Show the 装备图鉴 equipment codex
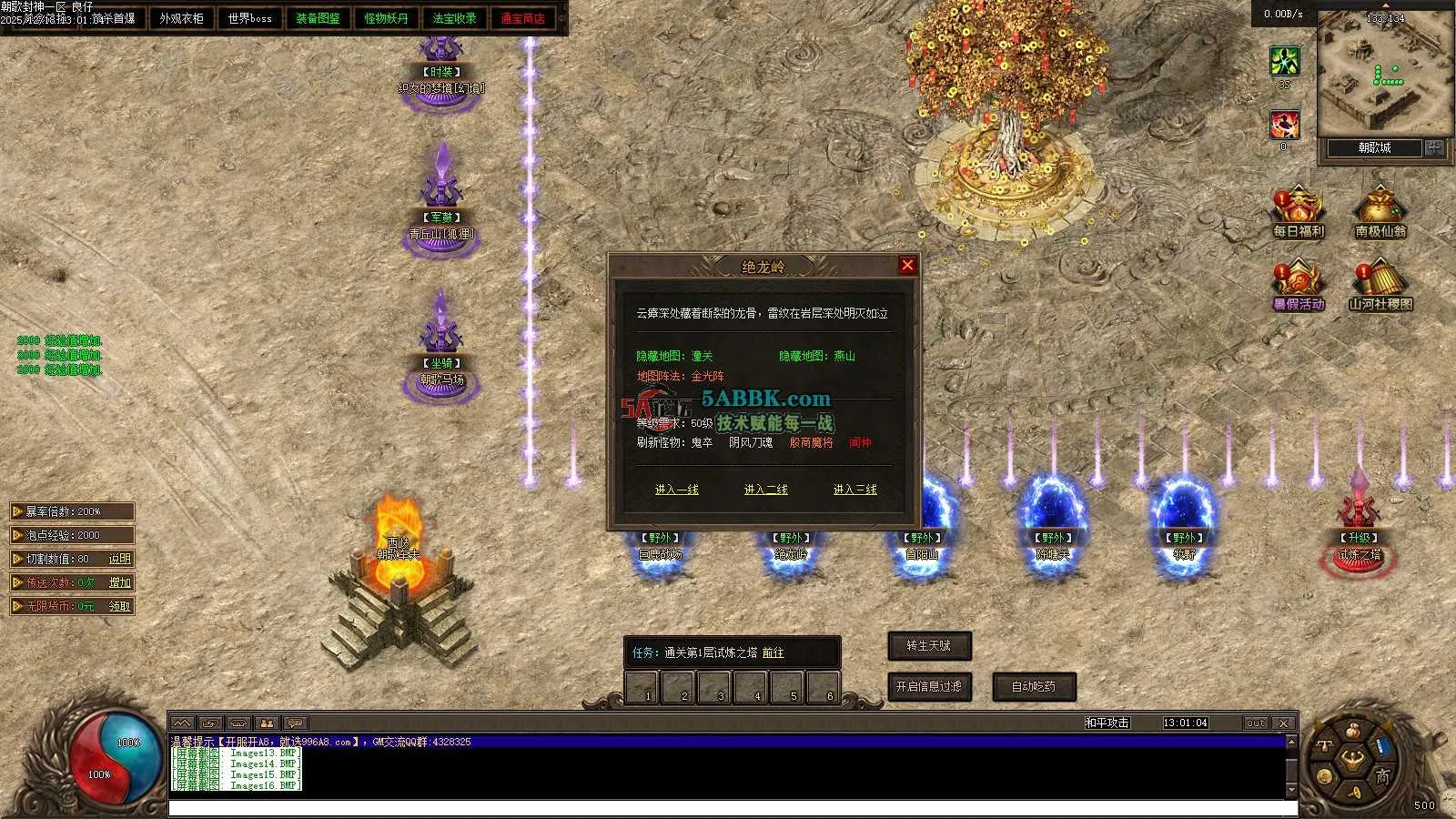1456x819 pixels. tap(318, 18)
